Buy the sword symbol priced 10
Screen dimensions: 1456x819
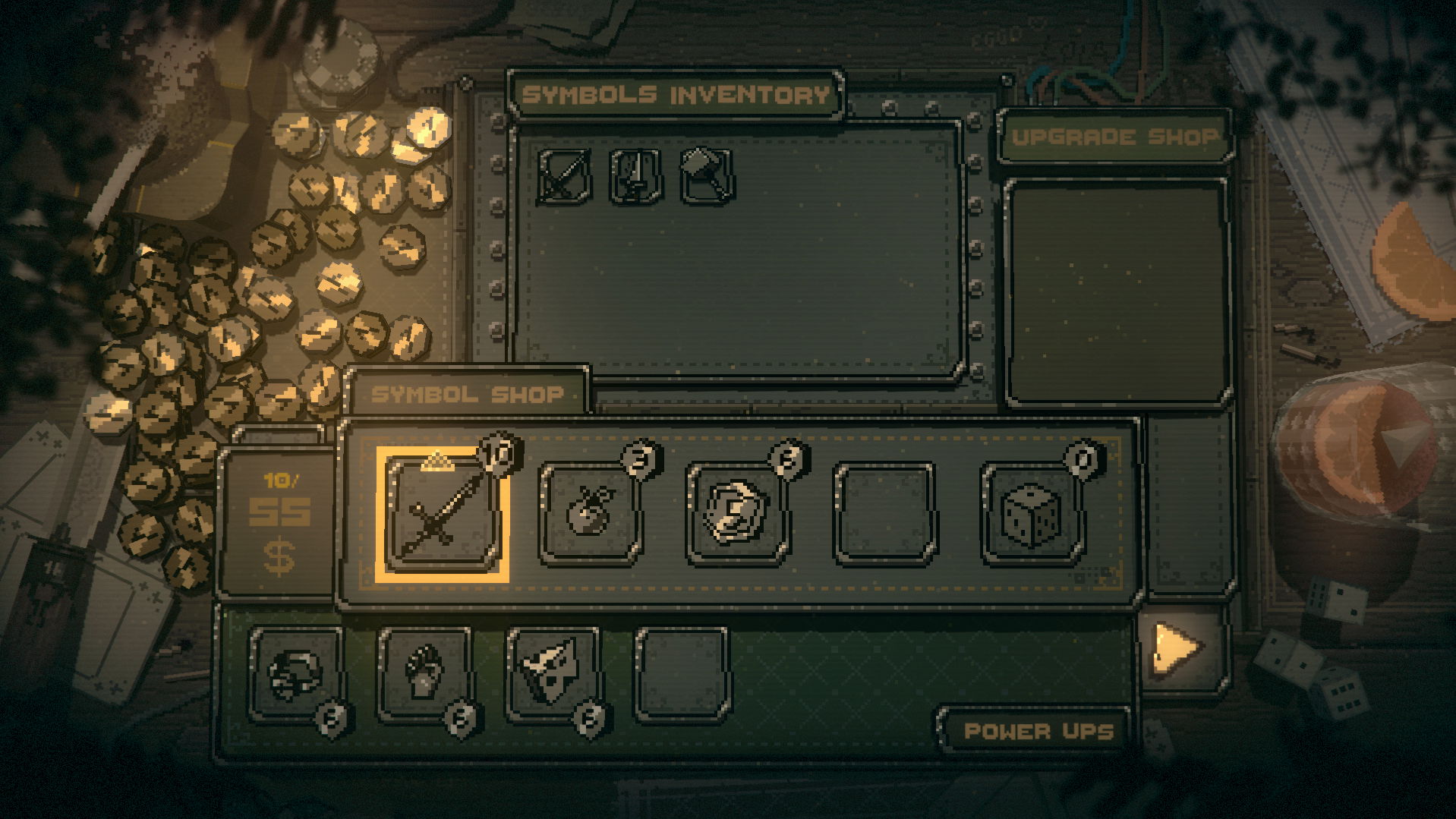443,514
